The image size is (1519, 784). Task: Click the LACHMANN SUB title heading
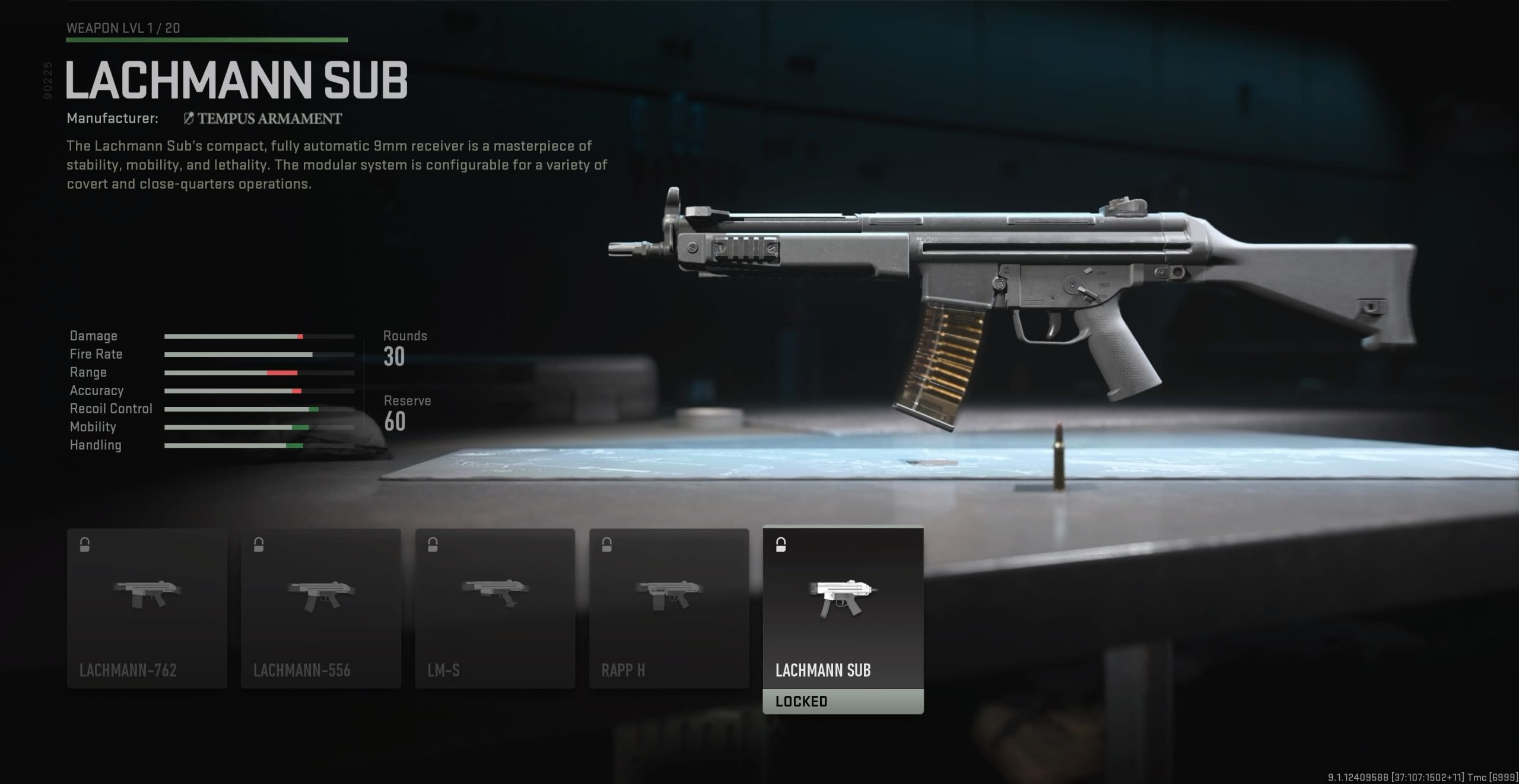(237, 79)
